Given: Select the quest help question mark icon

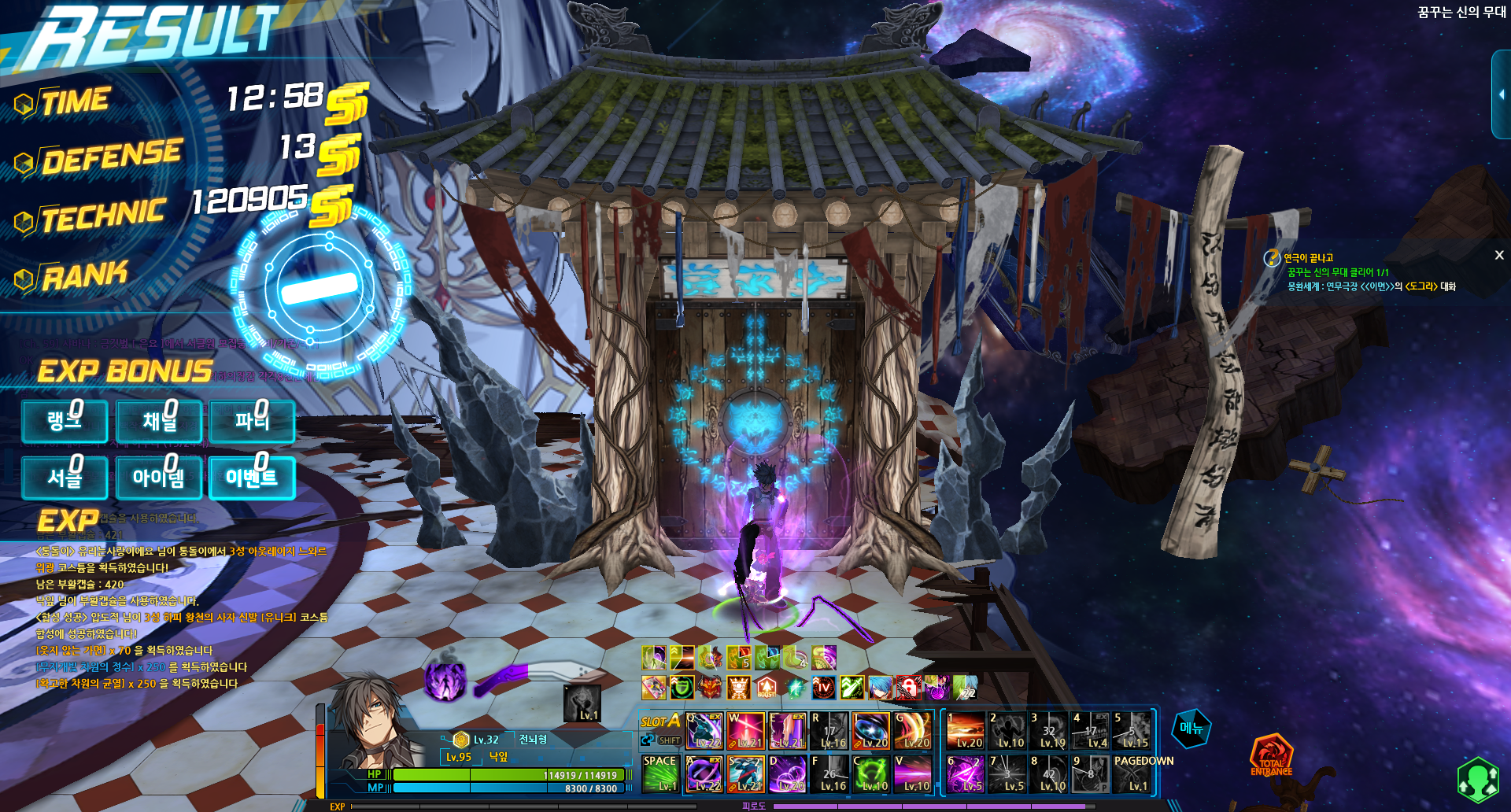Looking at the screenshot, I should point(1272,258).
